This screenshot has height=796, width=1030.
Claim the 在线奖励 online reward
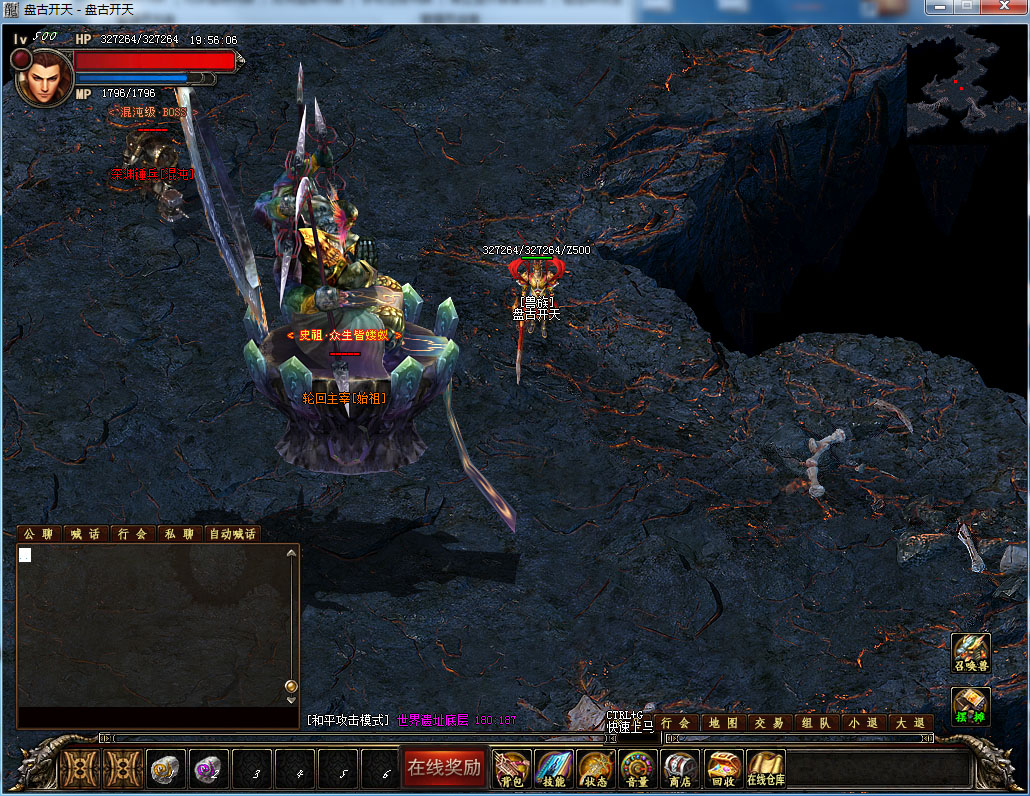[x=443, y=768]
